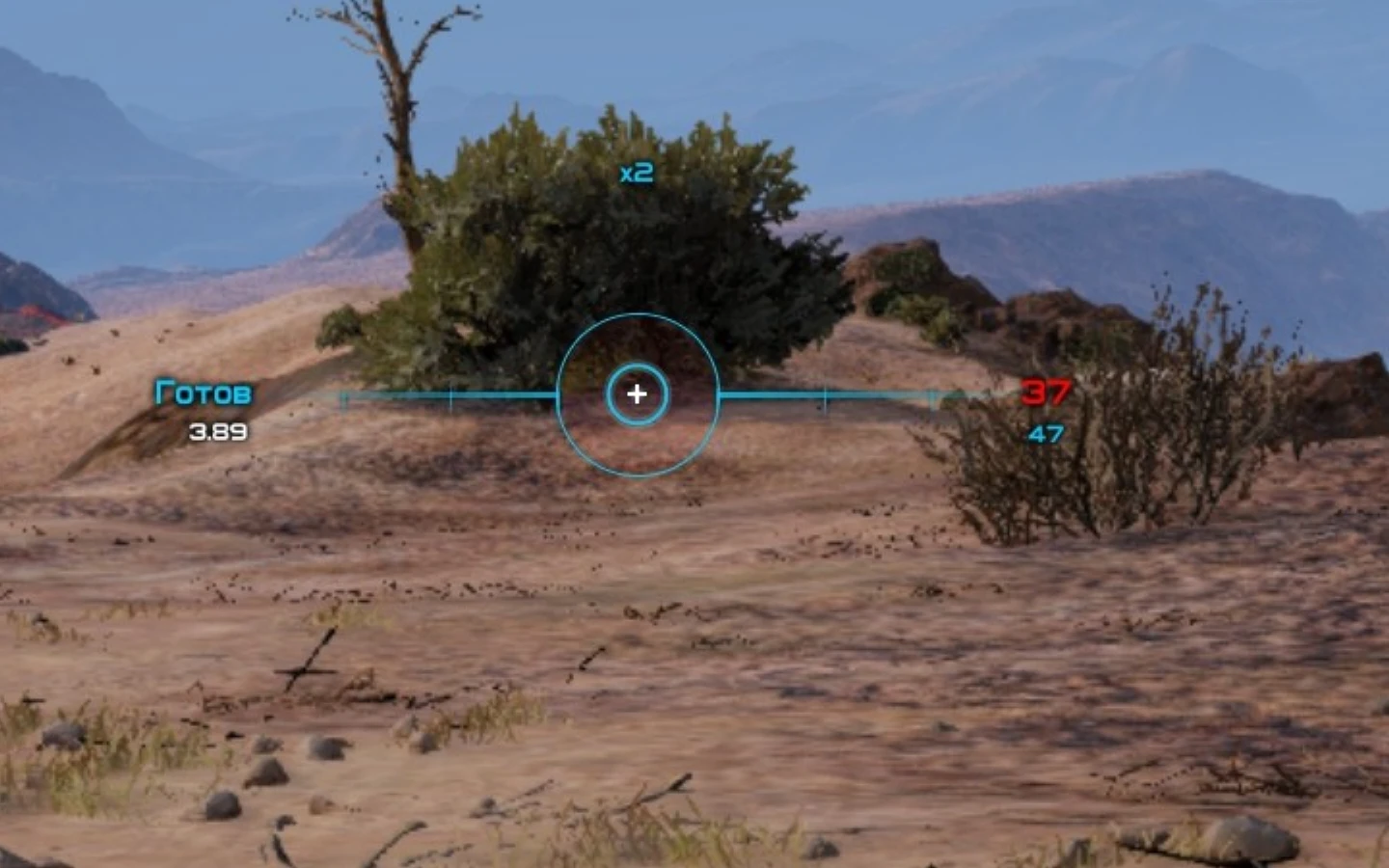
Task: Click the tick mark left of the reticle bar
Action: coord(453,393)
